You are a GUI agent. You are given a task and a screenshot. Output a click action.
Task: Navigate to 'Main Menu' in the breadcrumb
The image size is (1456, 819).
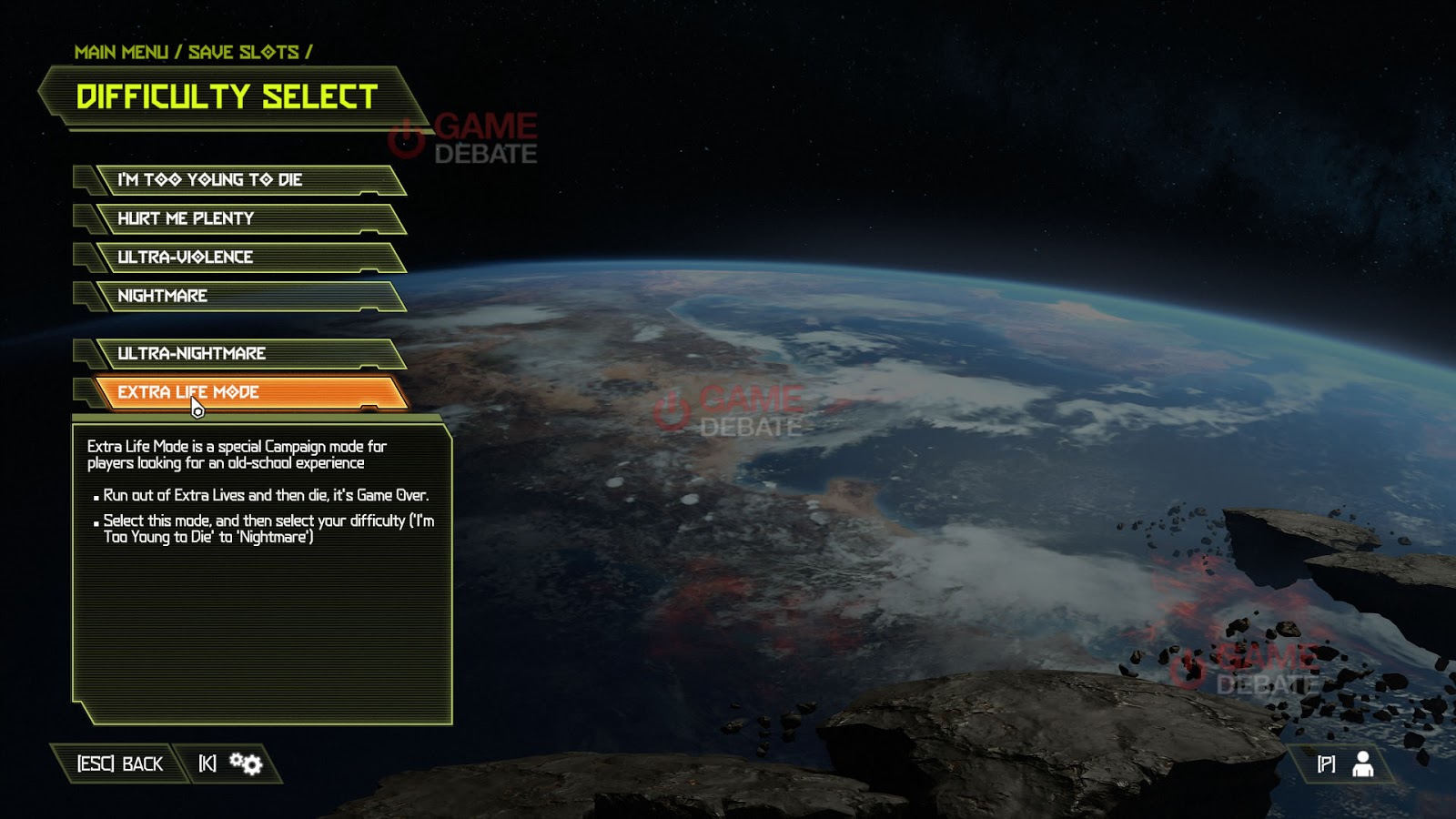(123, 52)
